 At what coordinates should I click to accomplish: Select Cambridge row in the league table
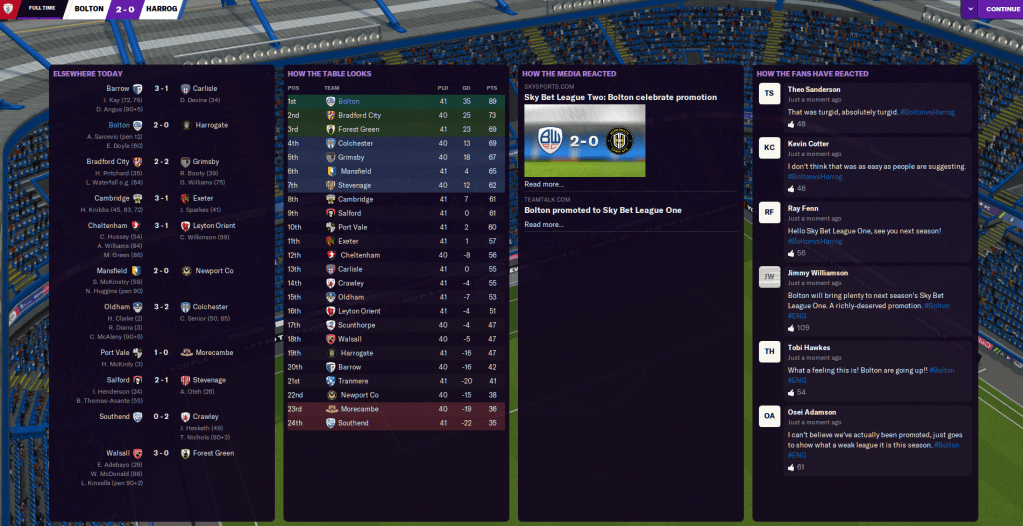point(355,199)
